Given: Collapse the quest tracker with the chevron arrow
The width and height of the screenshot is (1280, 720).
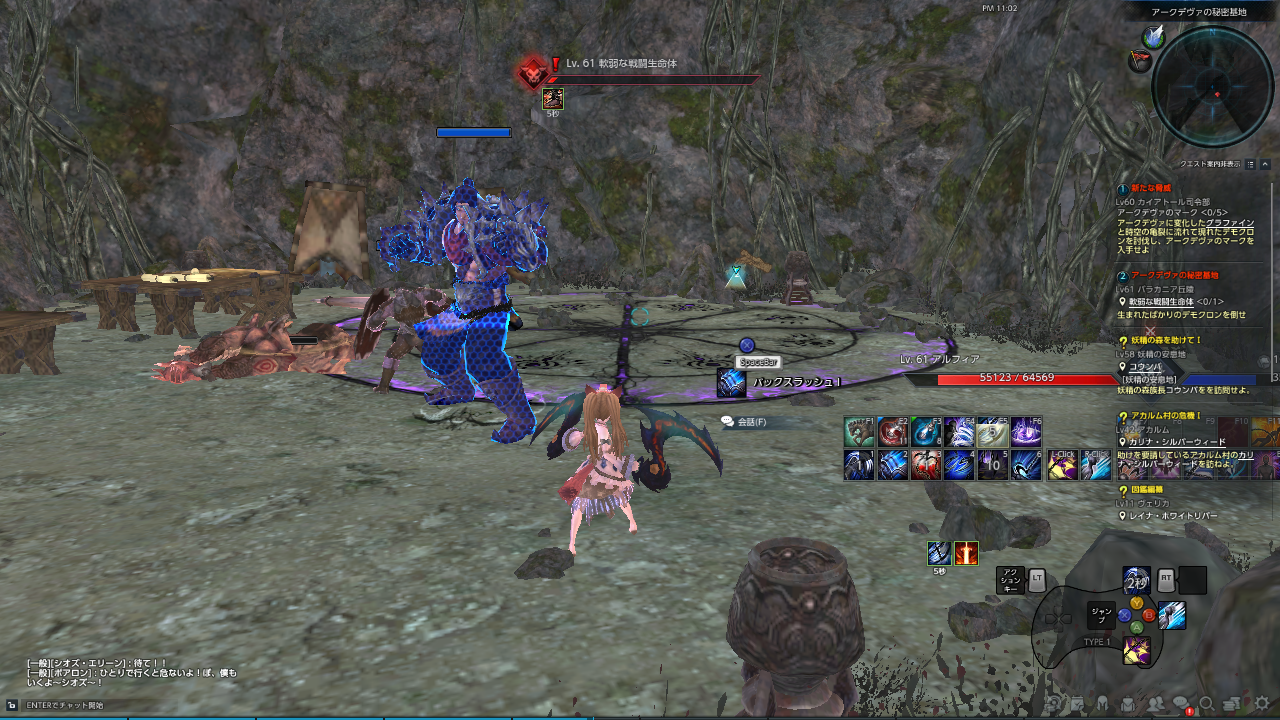Looking at the screenshot, I should [x=1263, y=164].
